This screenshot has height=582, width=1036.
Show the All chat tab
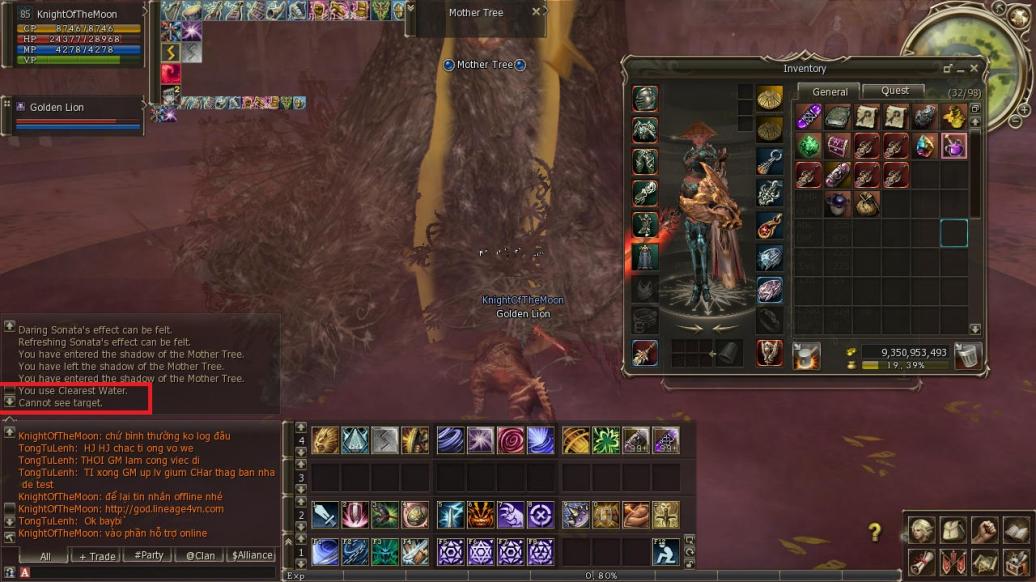[46, 556]
